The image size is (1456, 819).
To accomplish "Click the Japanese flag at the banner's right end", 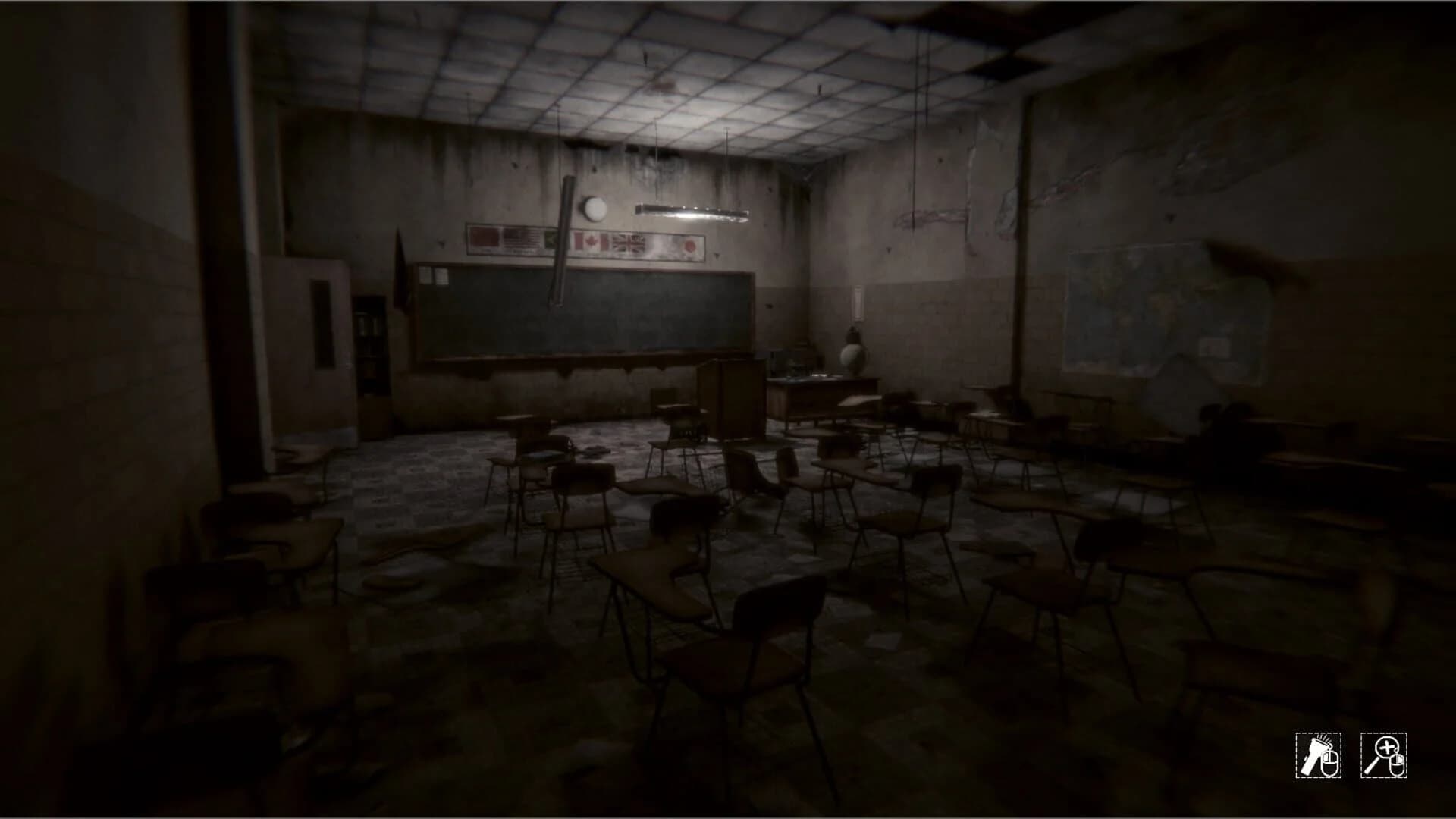I will [689, 243].
